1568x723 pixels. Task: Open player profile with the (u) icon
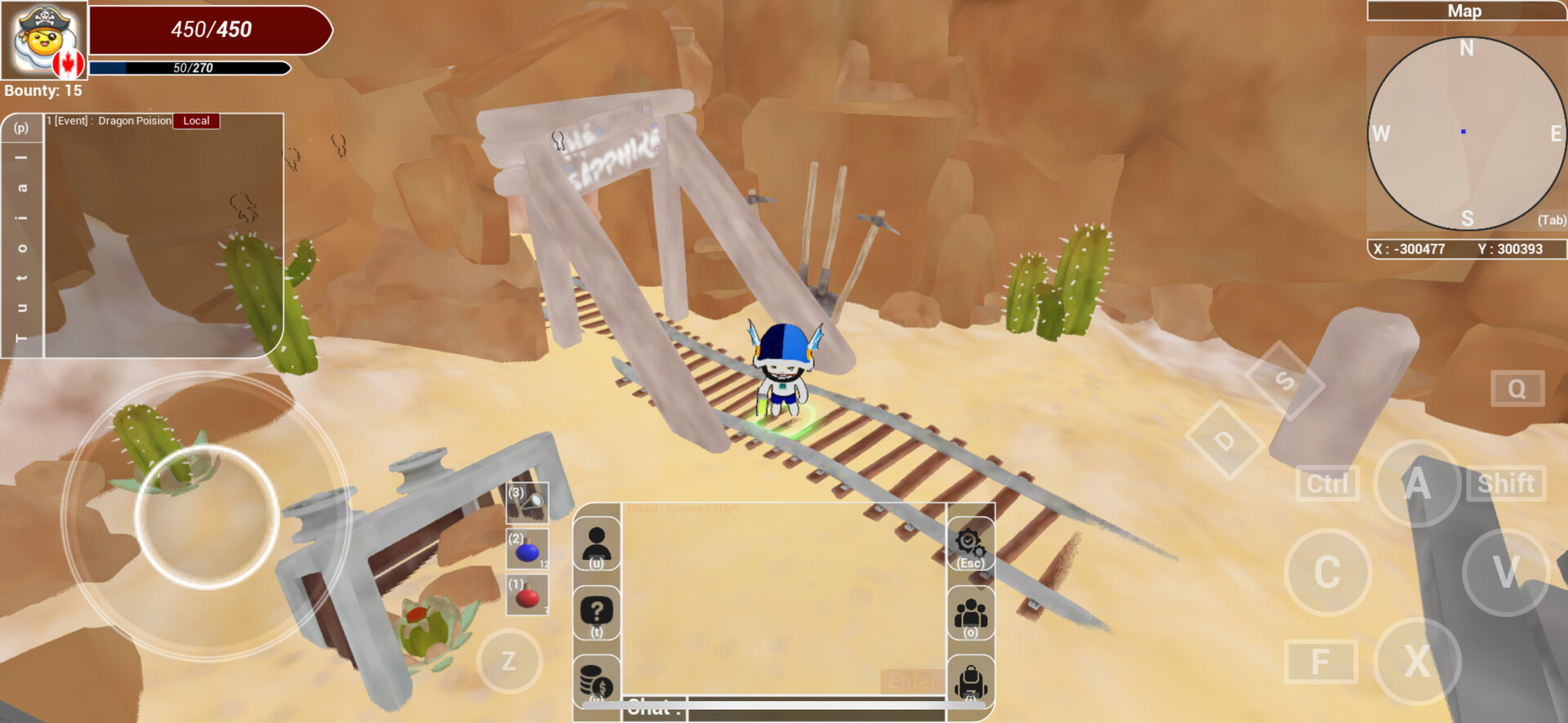(x=597, y=543)
